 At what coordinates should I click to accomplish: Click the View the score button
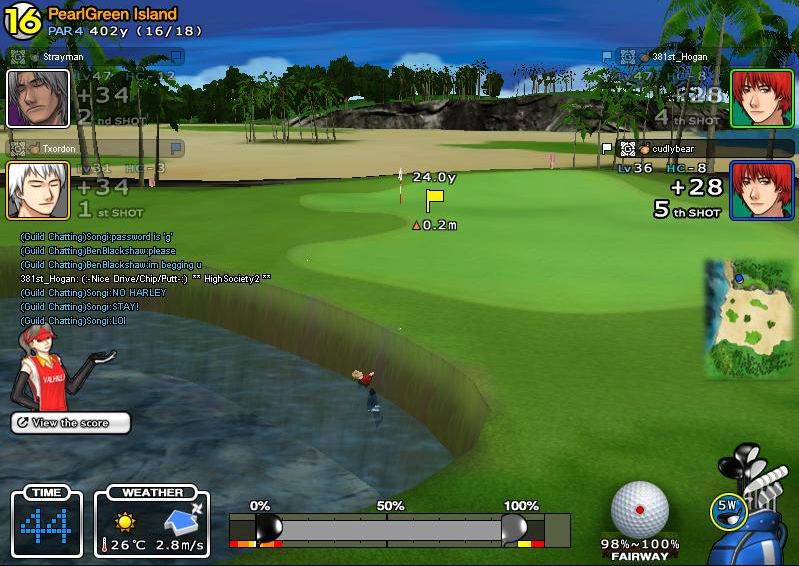pyautogui.click(x=71, y=423)
